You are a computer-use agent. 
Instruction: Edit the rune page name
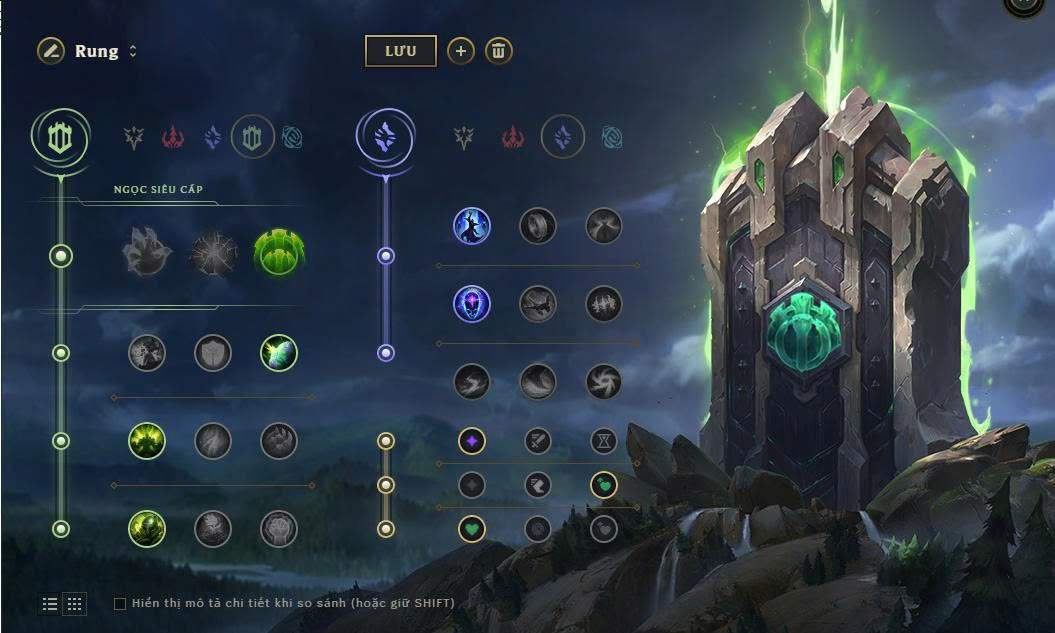click(x=51, y=51)
